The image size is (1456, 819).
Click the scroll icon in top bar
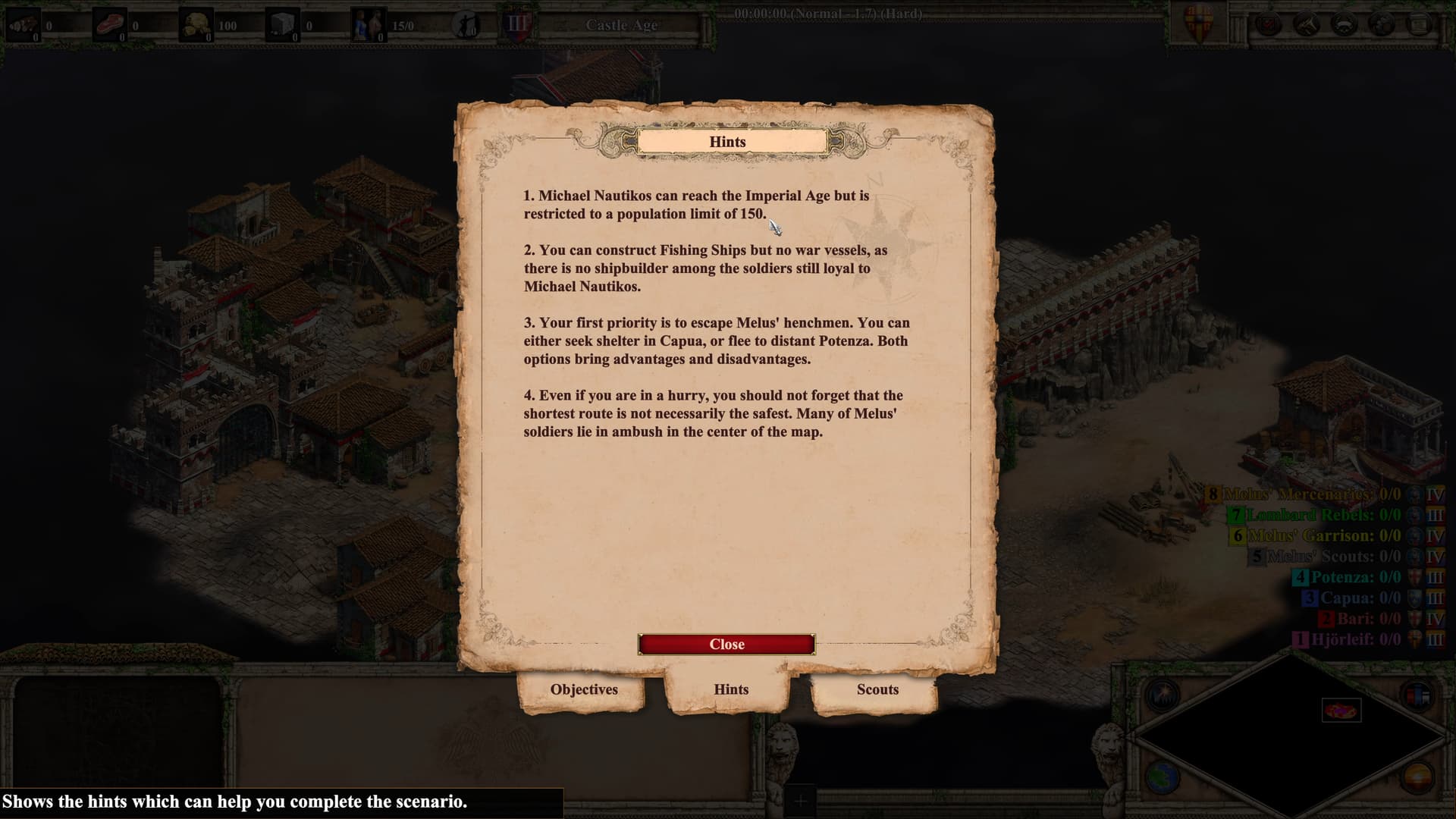(x=1419, y=25)
